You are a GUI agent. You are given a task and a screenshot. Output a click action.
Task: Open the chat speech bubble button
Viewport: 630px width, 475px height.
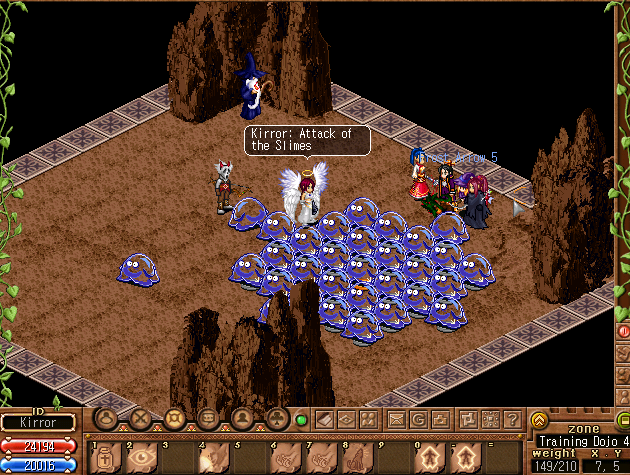(209, 418)
